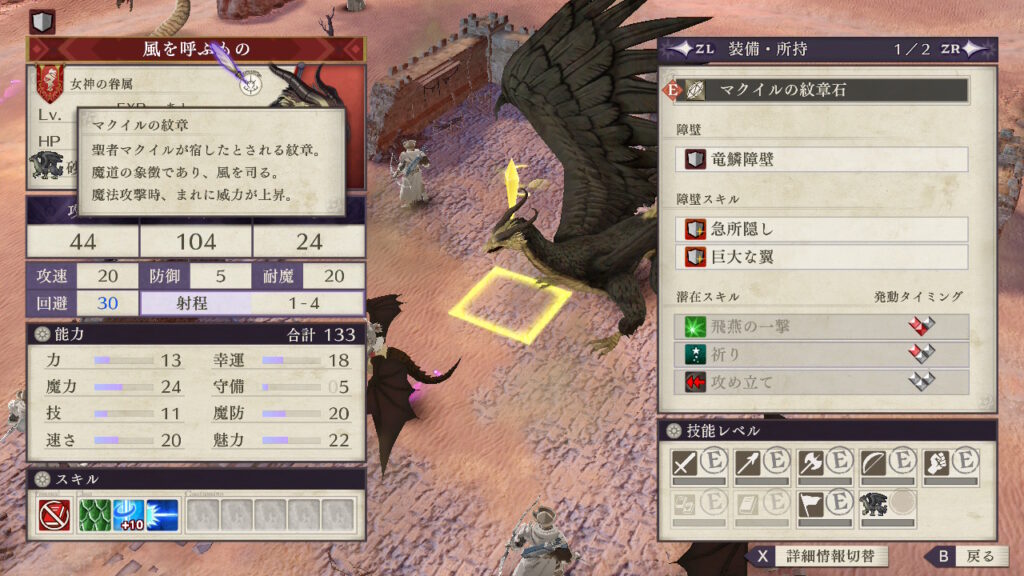Select the sword skill level icon
The image size is (1024, 576).
pos(684,463)
